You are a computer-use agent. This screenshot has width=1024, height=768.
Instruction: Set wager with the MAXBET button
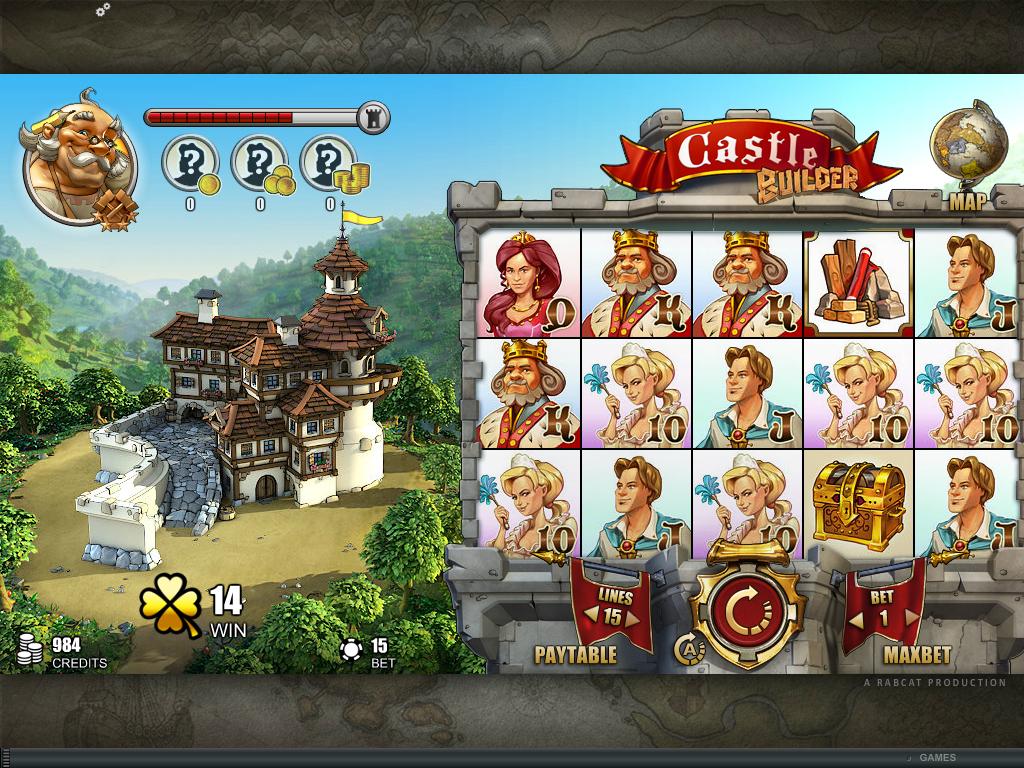point(917,656)
